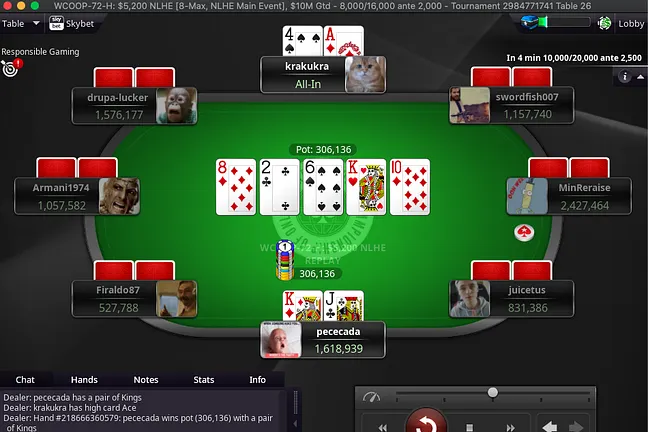Select the Info tab
The height and width of the screenshot is (432, 648).
257,380
